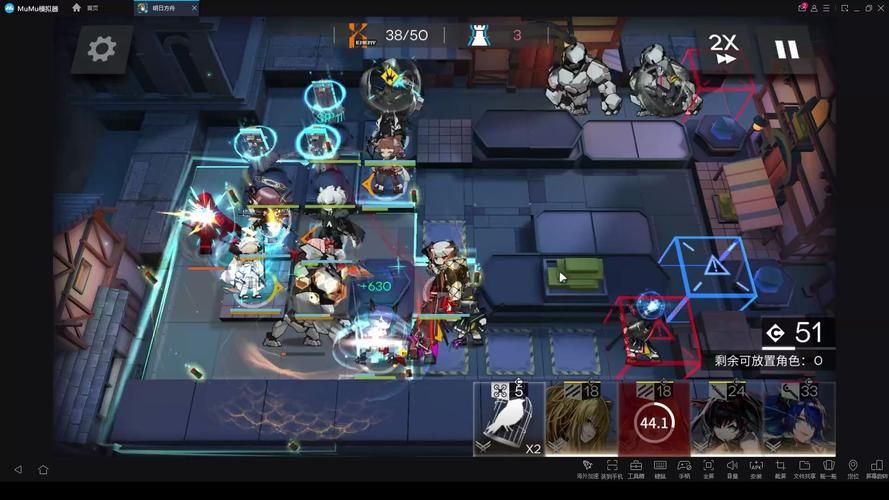Choose the black-haired operator card costing 24

[x=727, y=419]
